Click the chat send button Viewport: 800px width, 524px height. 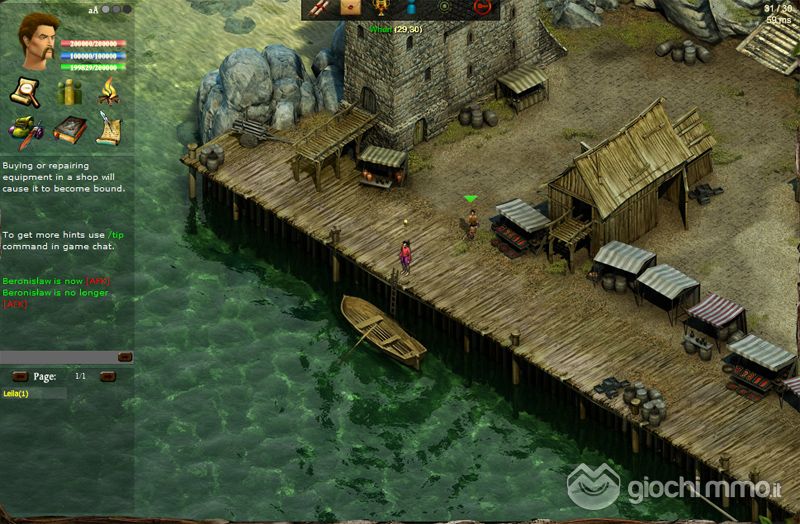tap(125, 357)
